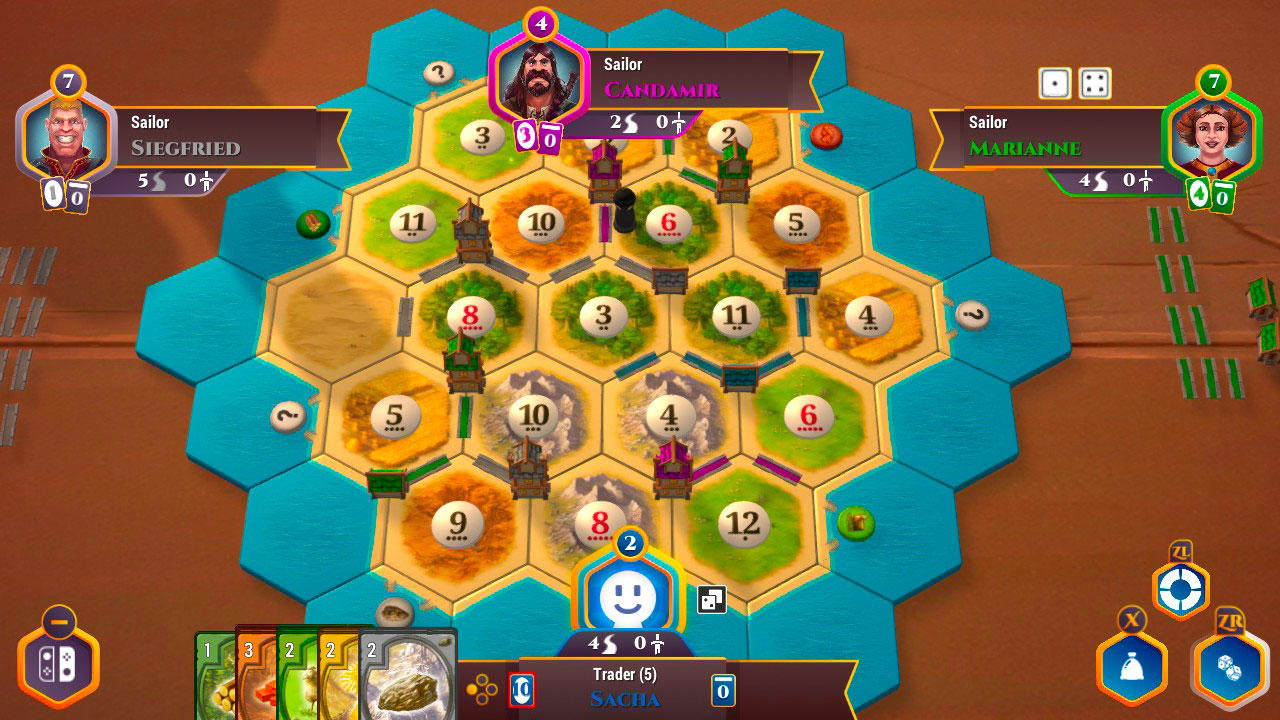
Task: Click the Trader (5) Sacha banner
Action: pos(625,685)
